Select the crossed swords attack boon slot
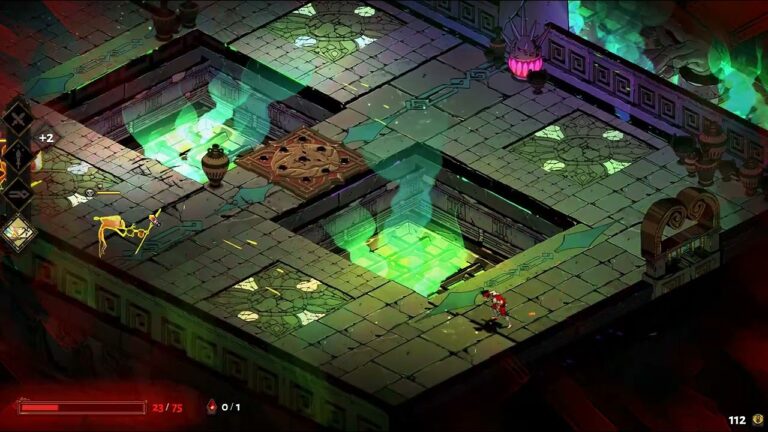The height and width of the screenshot is (432, 768). pyautogui.click(x=17, y=117)
